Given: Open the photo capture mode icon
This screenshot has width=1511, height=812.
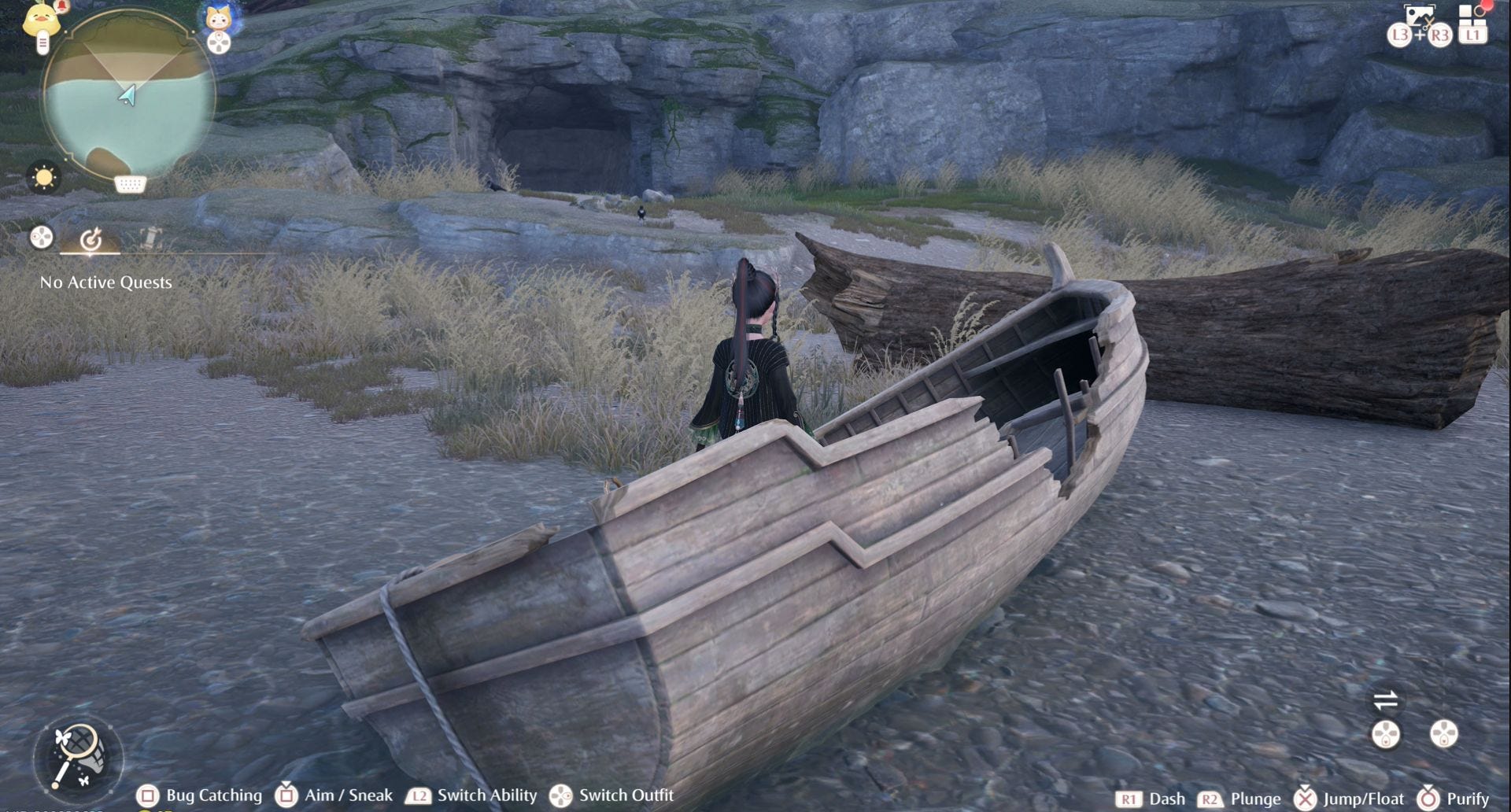Looking at the screenshot, I should (1419, 15).
